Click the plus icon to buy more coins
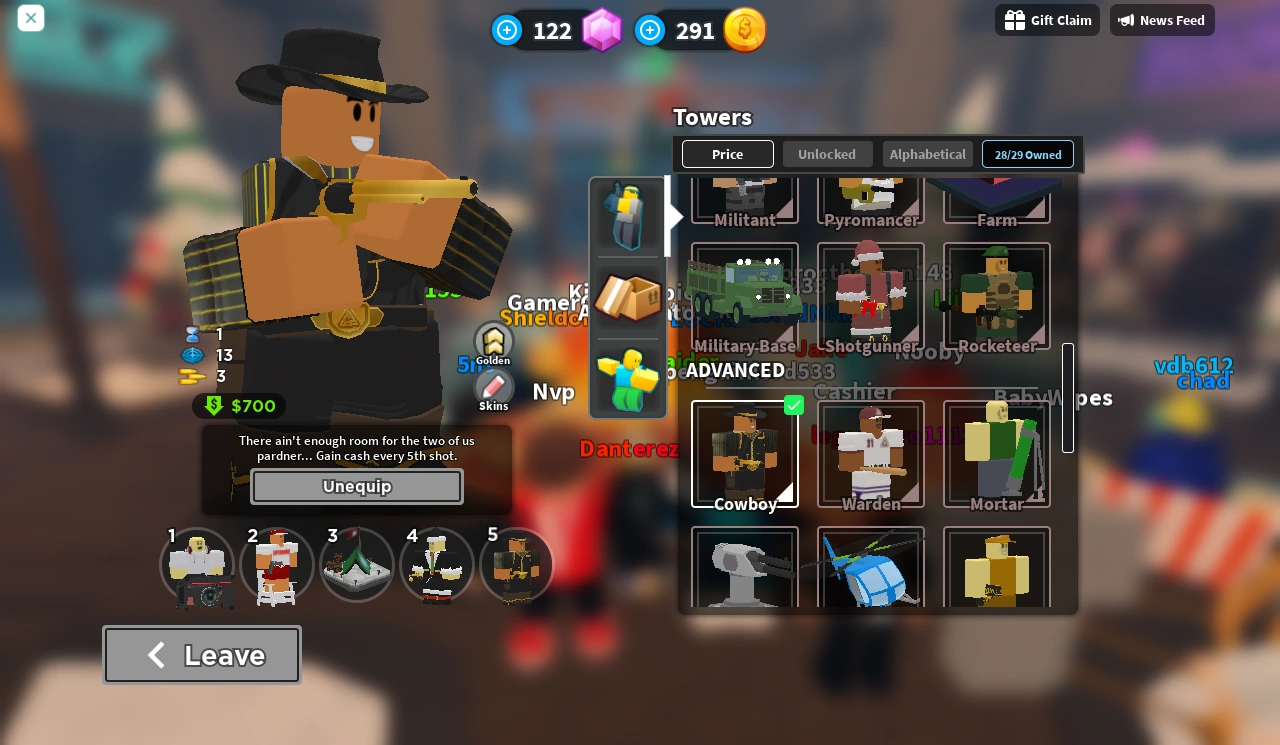This screenshot has width=1280, height=745. pos(650,30)
